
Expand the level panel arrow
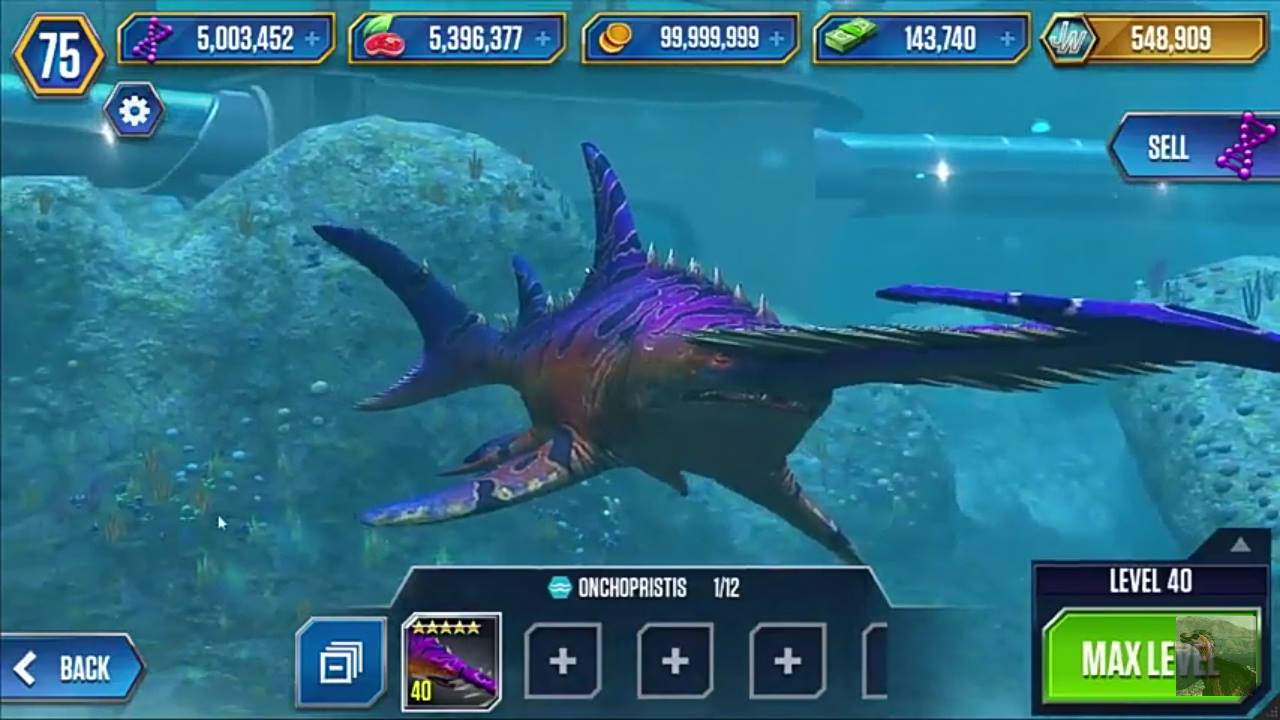coord(1240,545)
